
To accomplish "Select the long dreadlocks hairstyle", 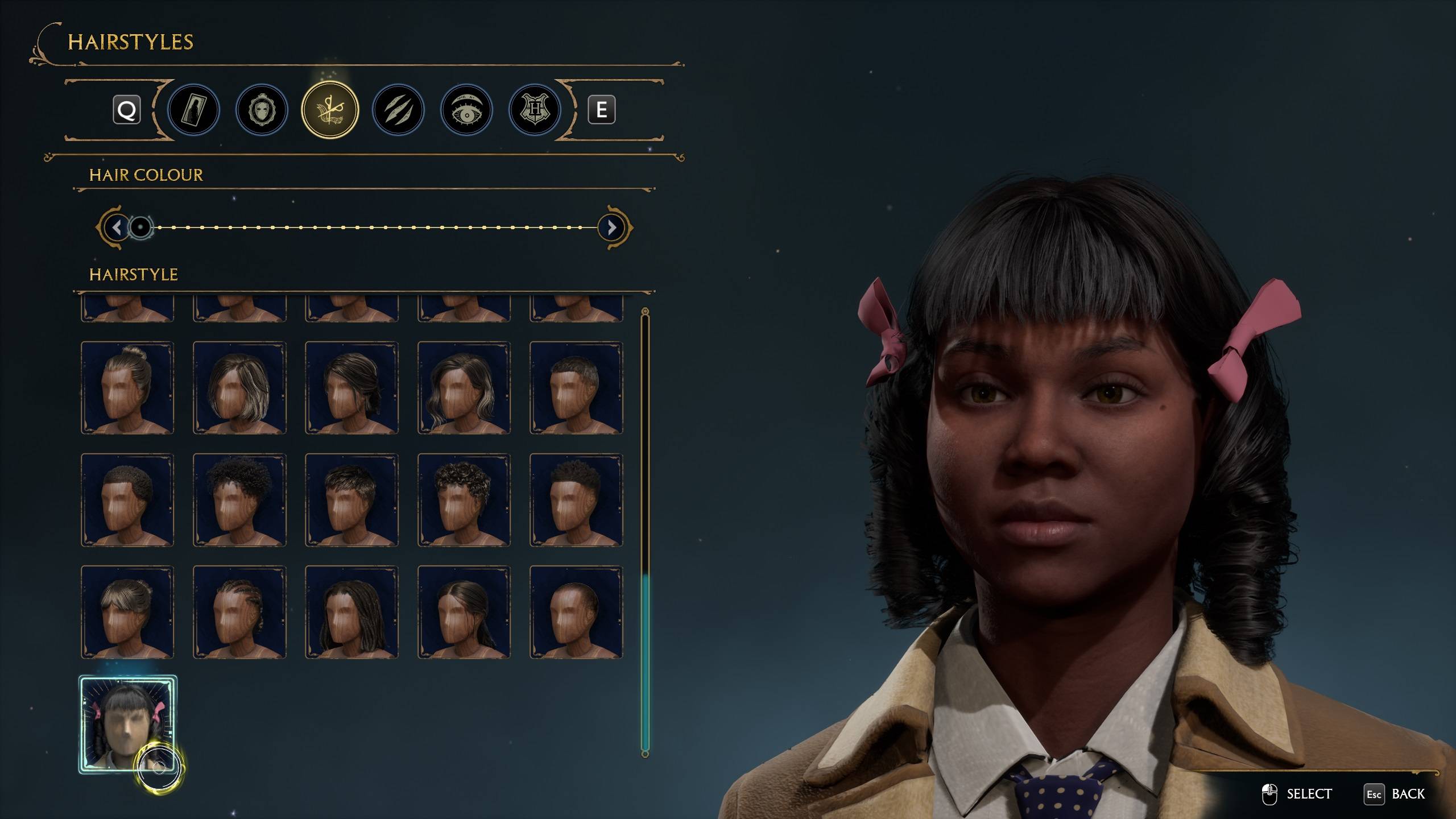I will pos(353,611).
